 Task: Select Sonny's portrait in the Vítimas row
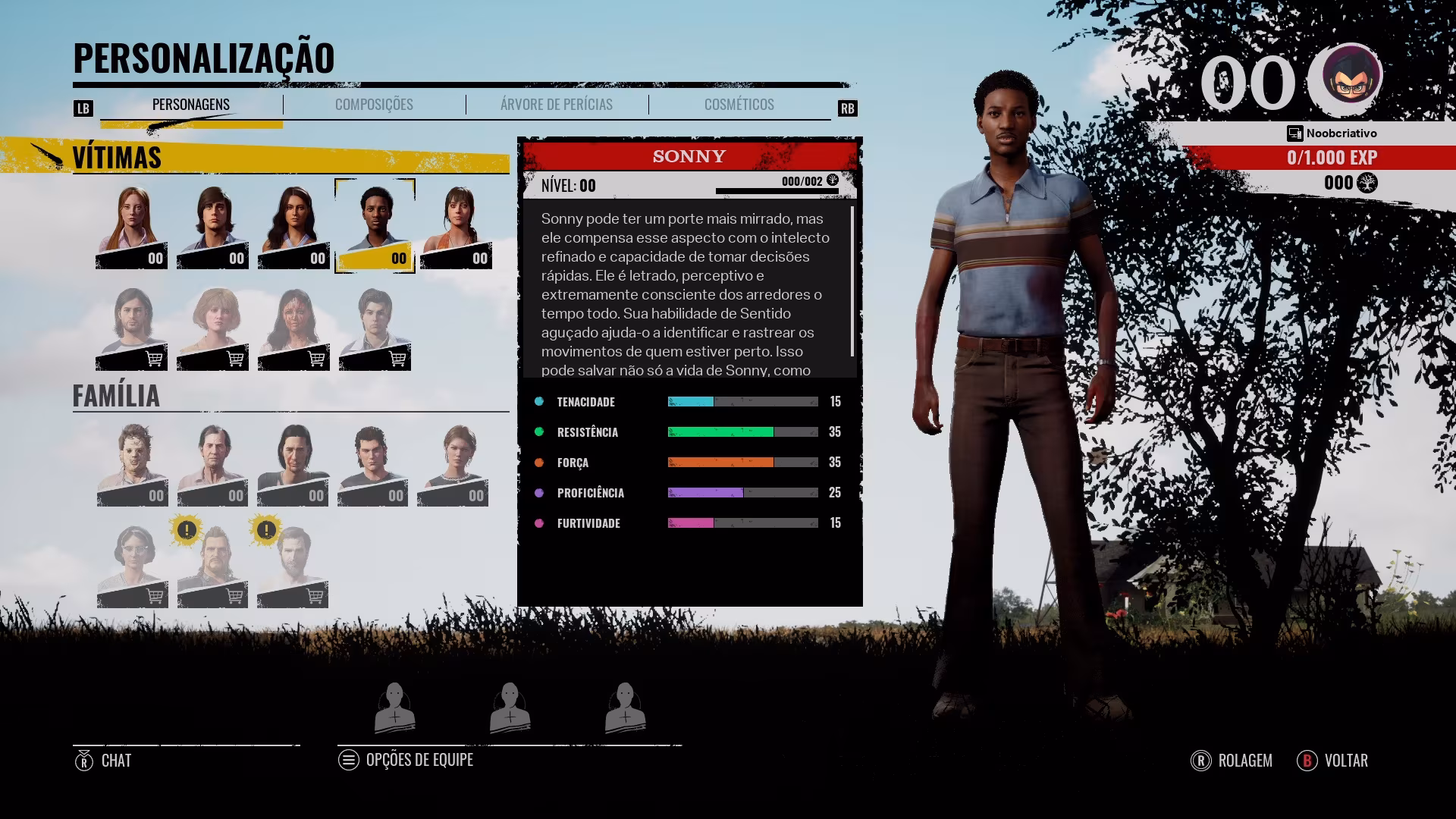pos(375,224)
